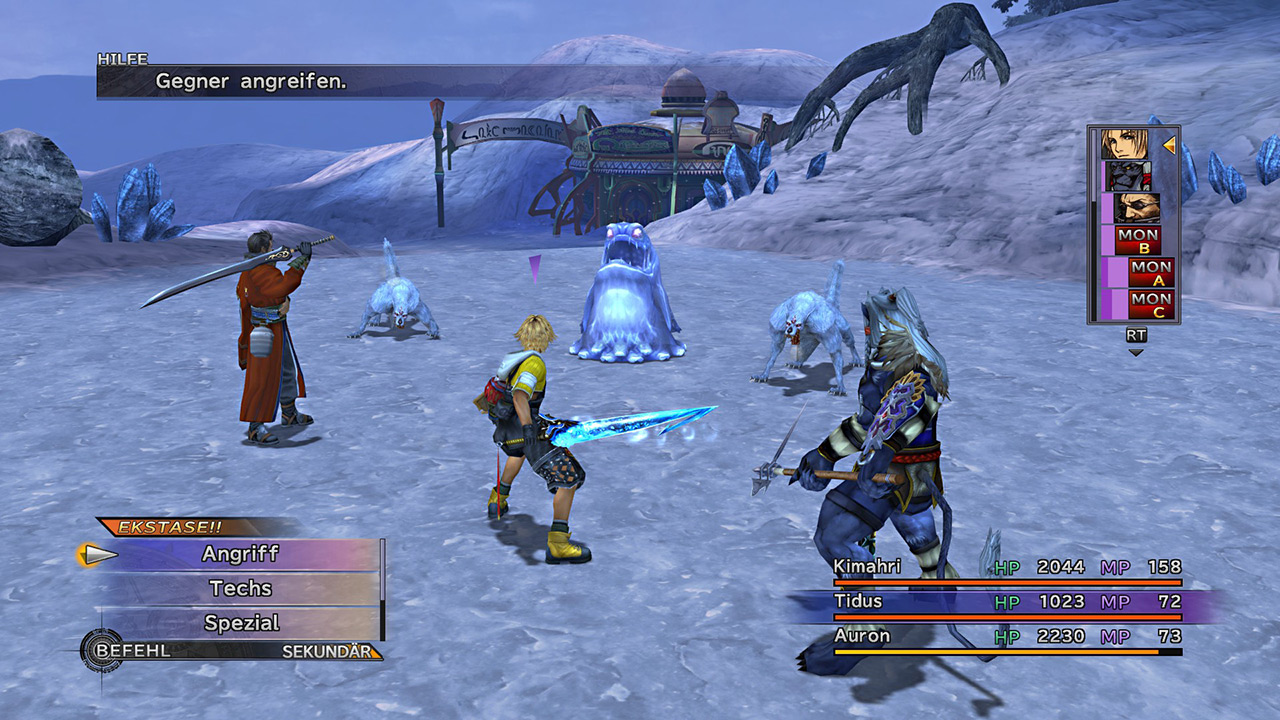Select the MON B turn order entry
The image size is (1280, 720).
click(1138, 240)
